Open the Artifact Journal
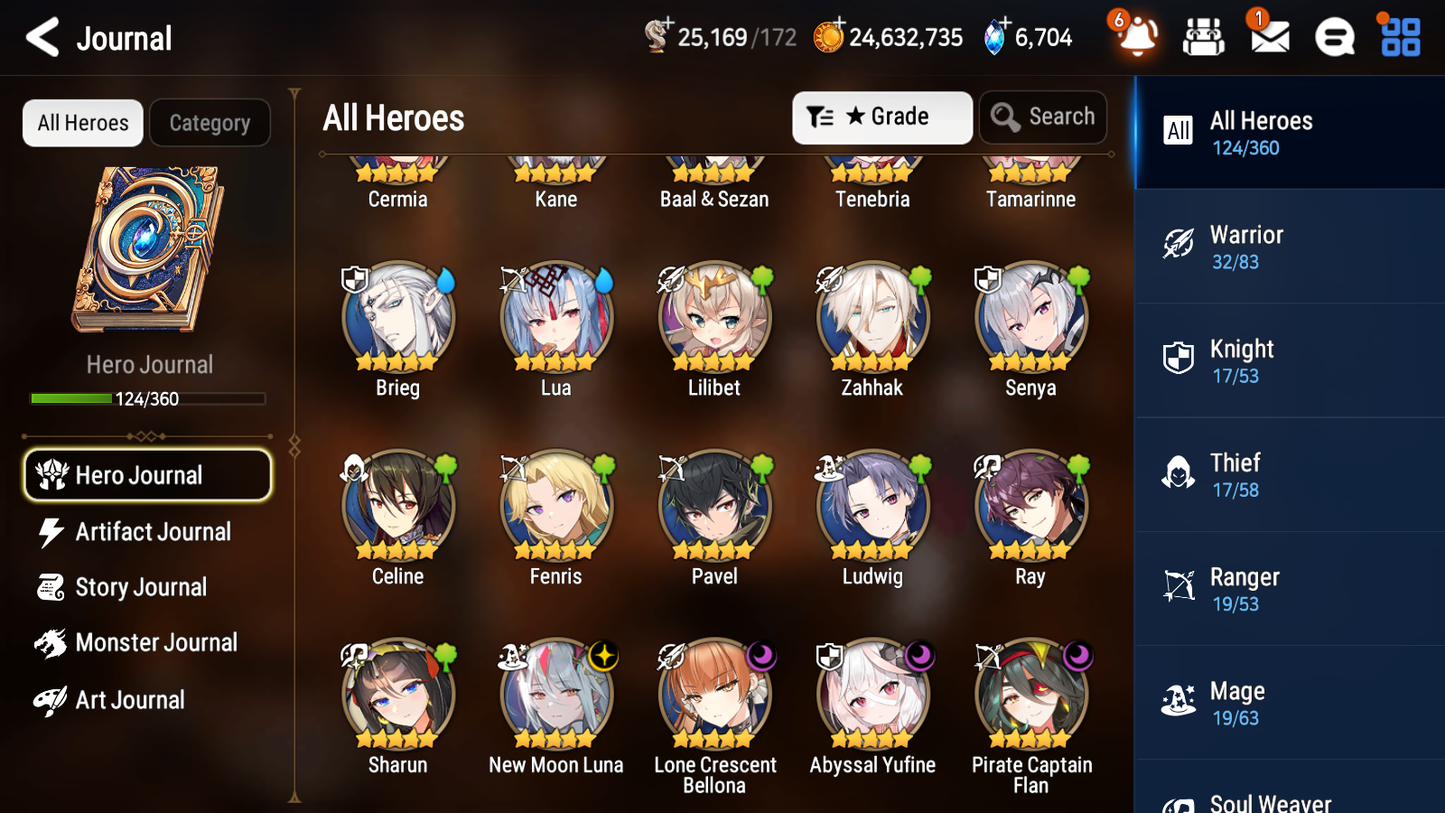The image size is (1445, 813). [x=152, y=531]
